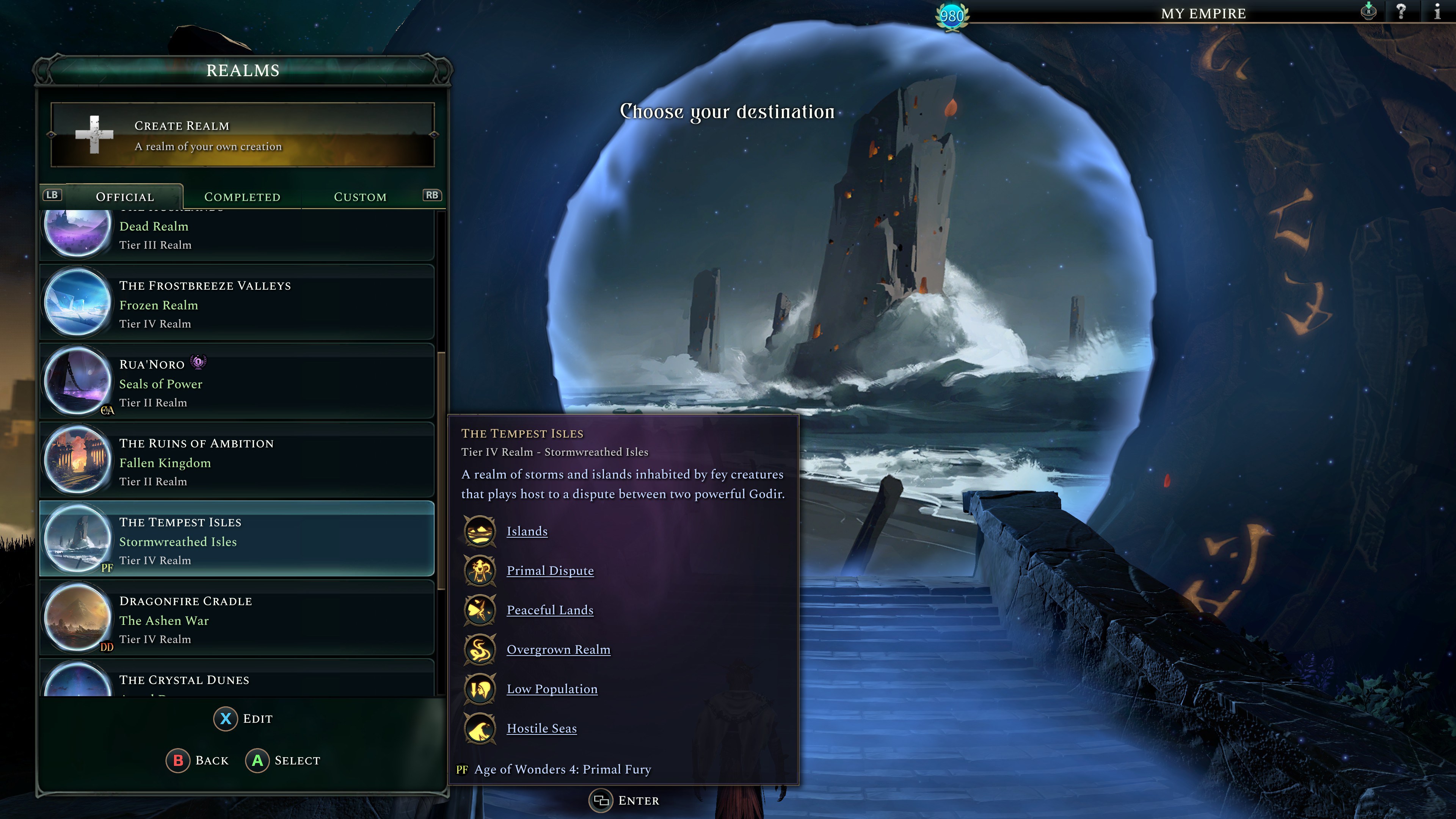Show the Overgrown Realm trait details
1456x819 pixels.
(x=559, y=650)
